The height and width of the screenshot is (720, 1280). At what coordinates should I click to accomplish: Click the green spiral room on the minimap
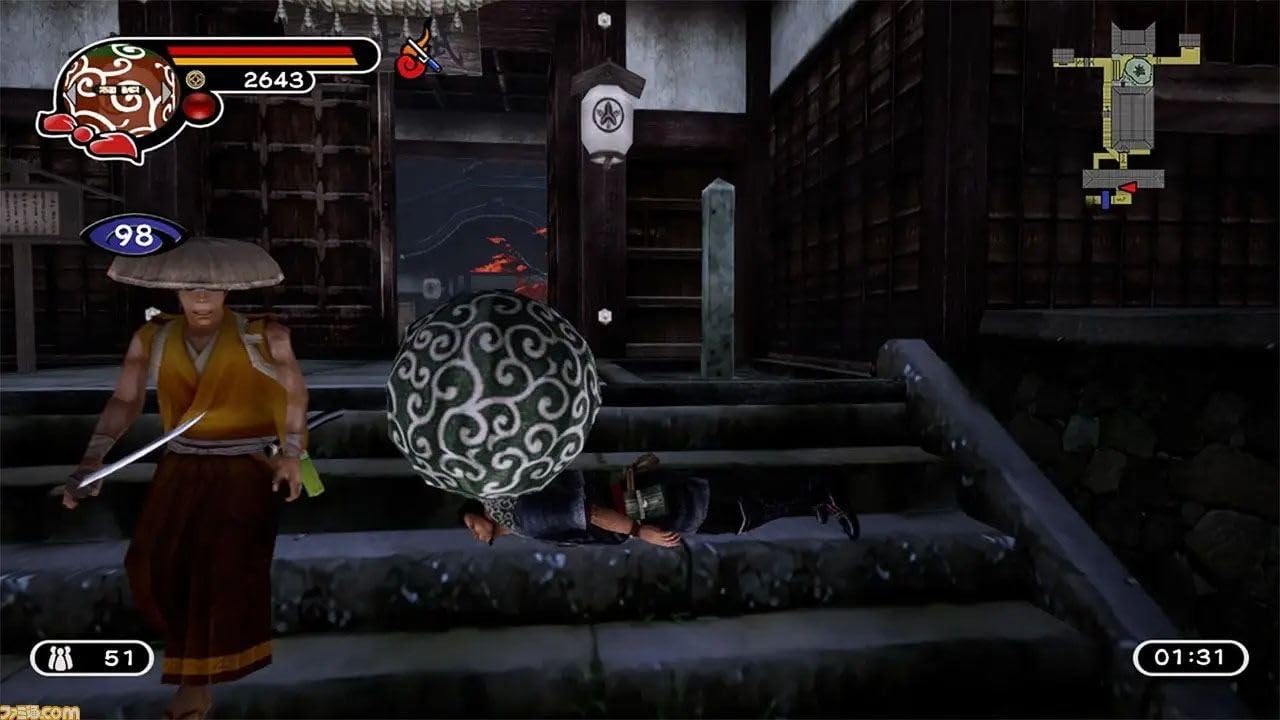coord(1138,70)
